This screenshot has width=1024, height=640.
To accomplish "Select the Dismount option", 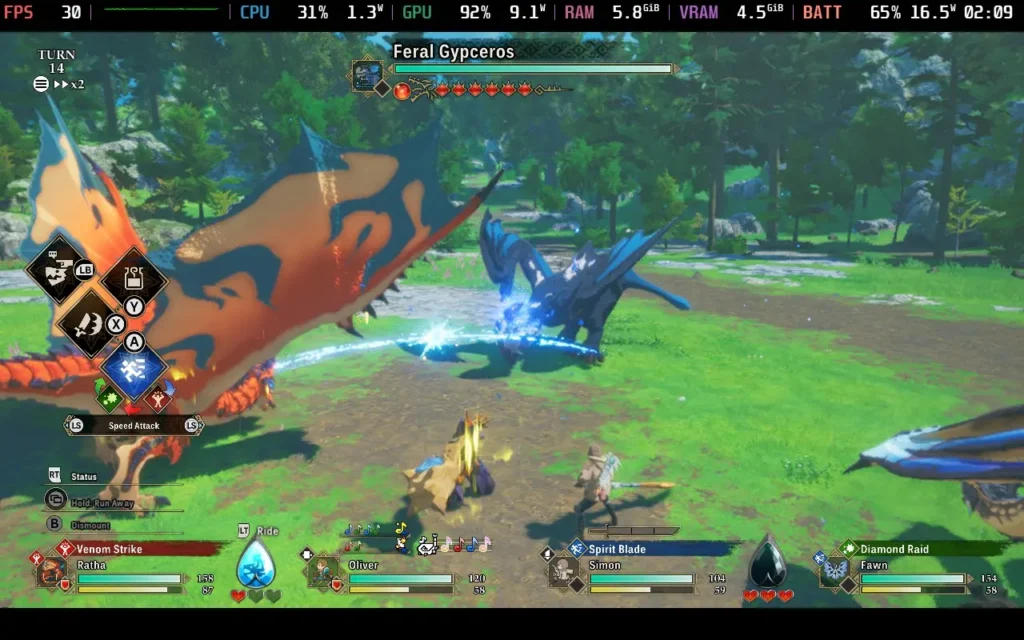I will click(x=90, y=525).
